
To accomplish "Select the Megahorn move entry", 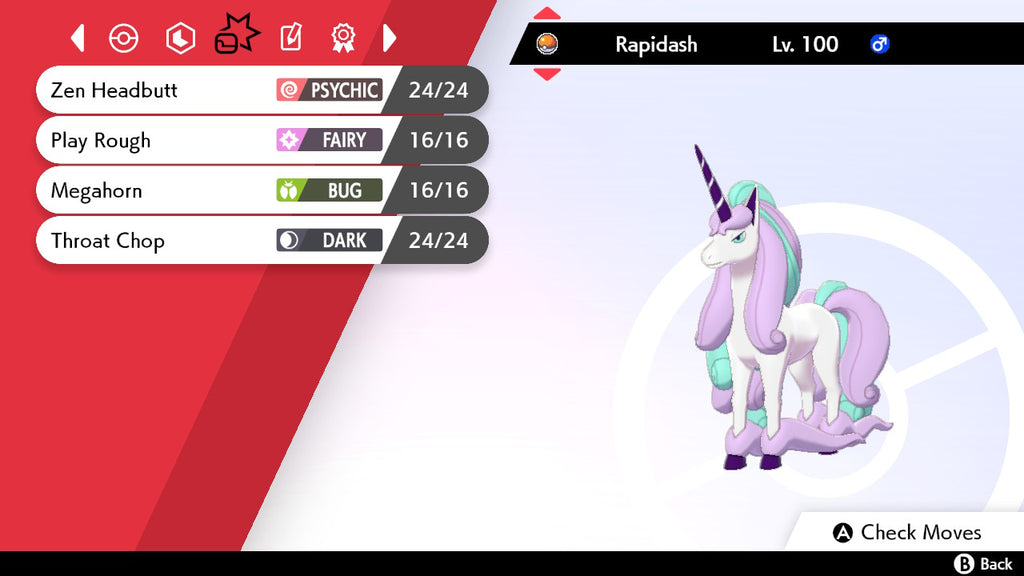I will click(x=260, y=190).
